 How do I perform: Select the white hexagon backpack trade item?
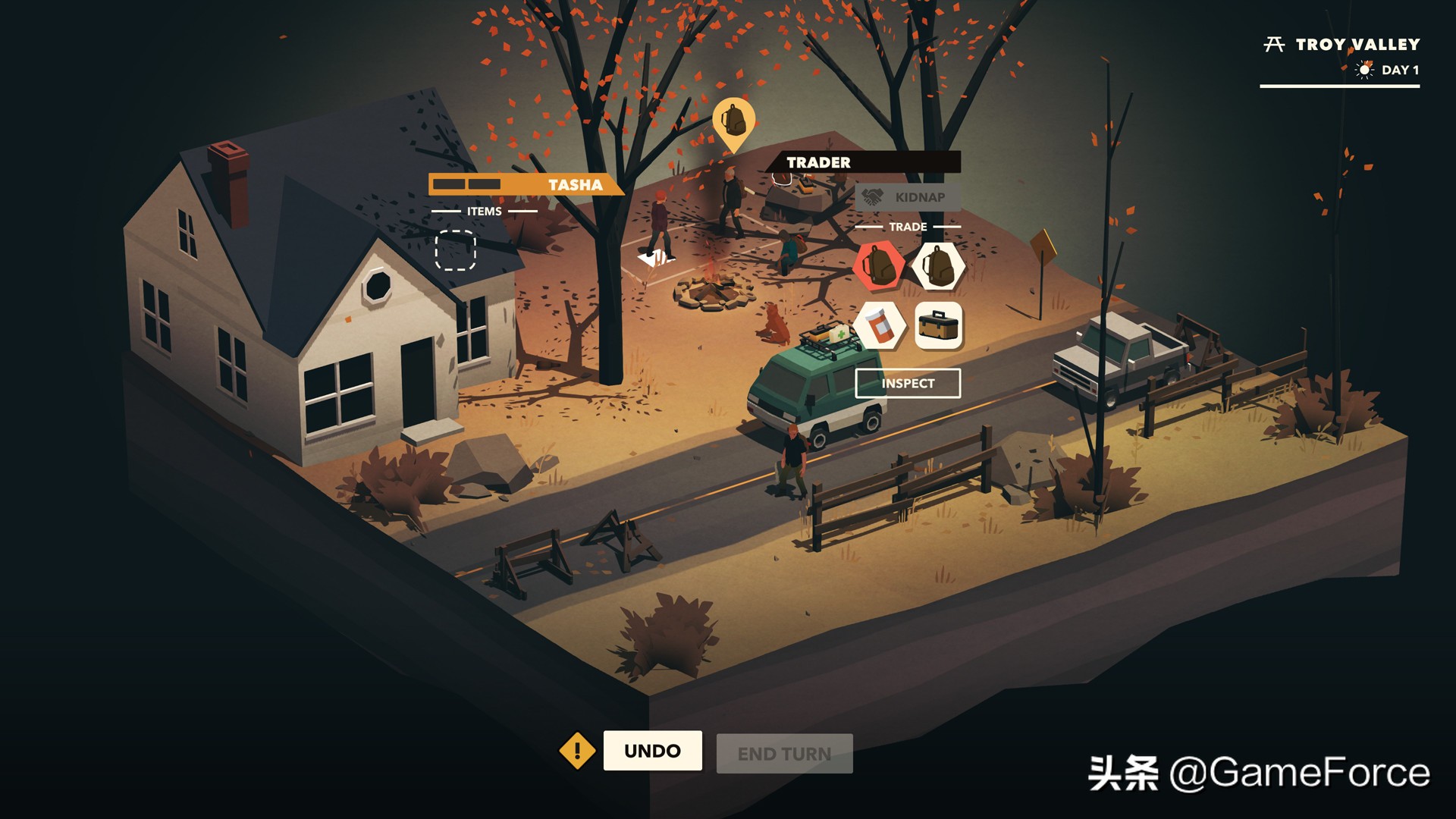(x=938, y=266)
